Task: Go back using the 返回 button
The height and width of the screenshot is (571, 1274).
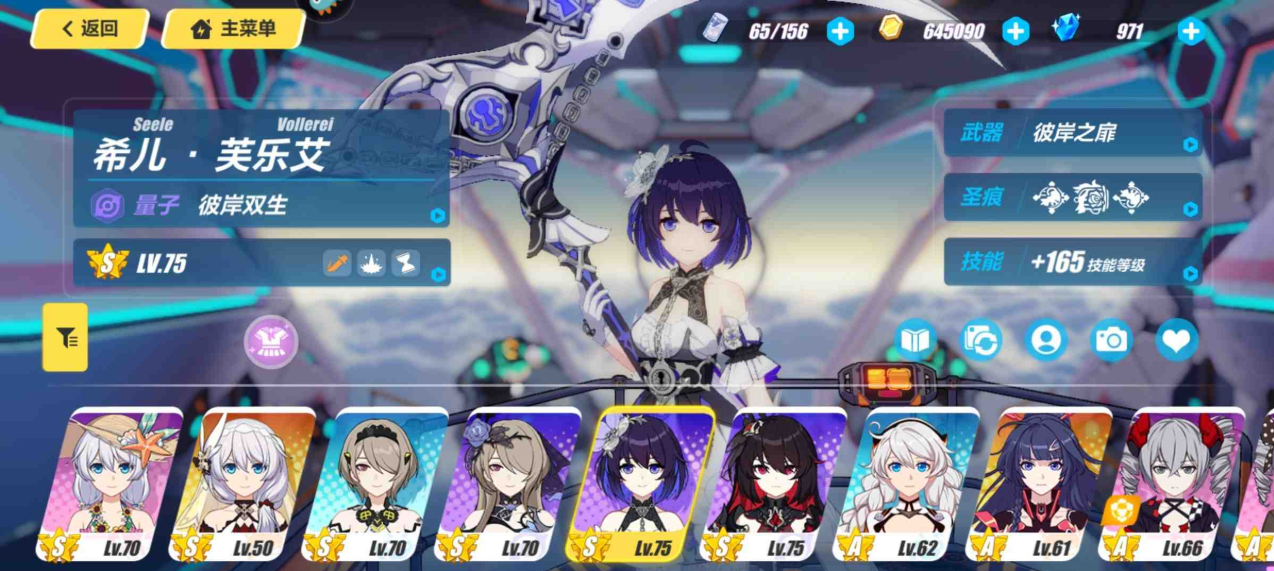Action: tap(90, 29)
